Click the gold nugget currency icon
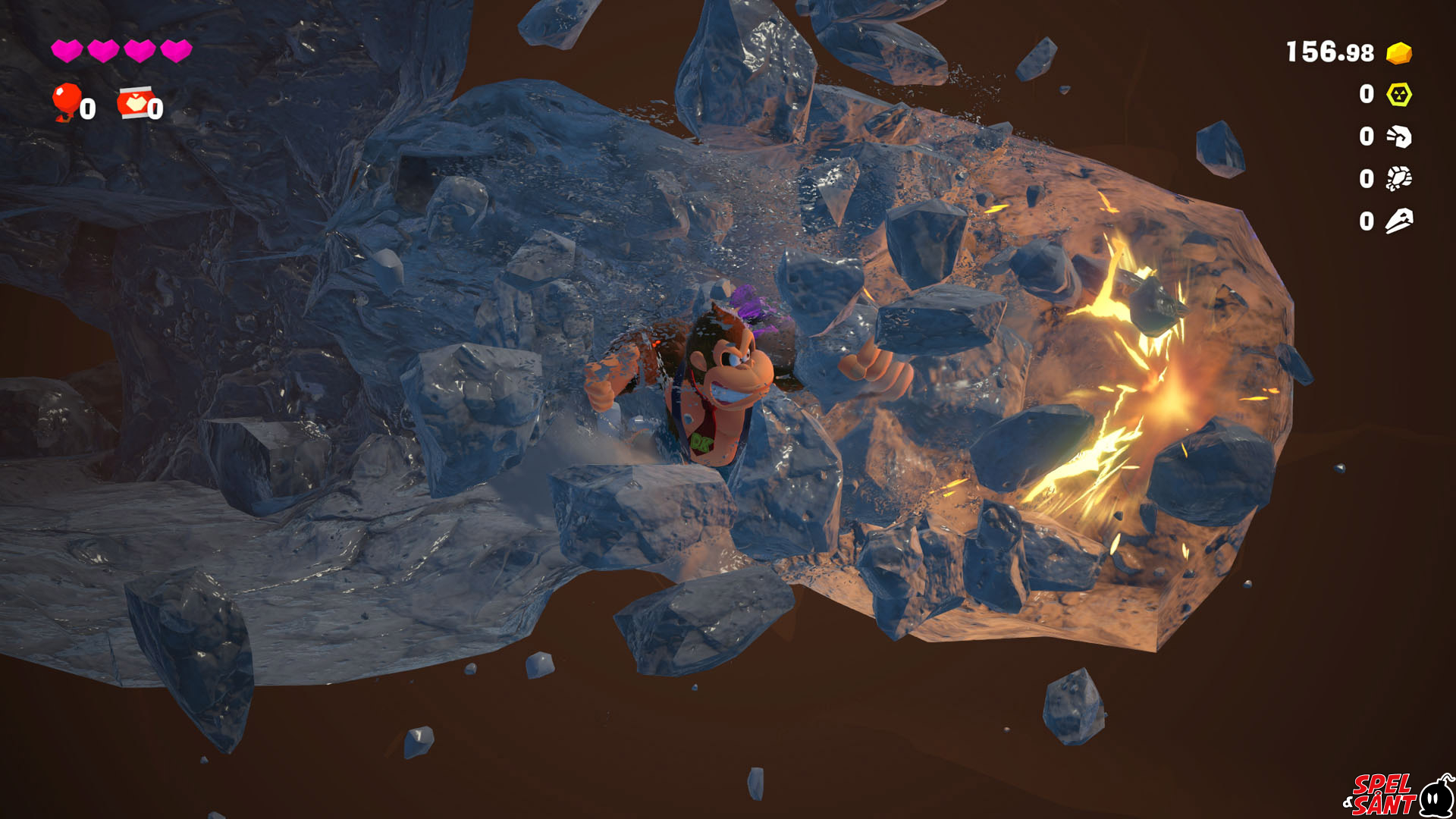This screenshot has width=1456, height=819. (x=1399, y=53)
